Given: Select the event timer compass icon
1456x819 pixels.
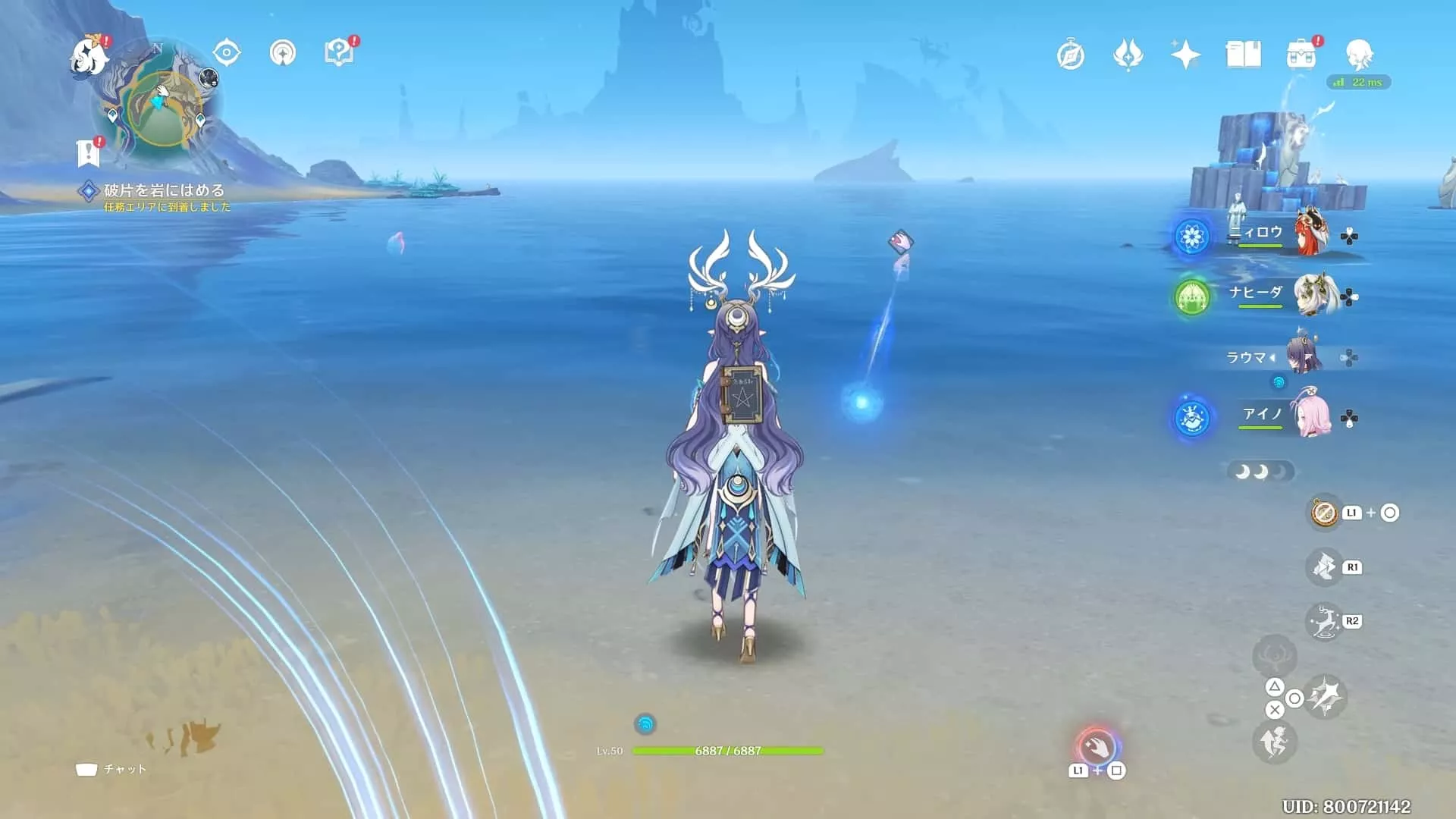Looking at the screenshot, I should pyautogui.click(x=1070, y=55).
